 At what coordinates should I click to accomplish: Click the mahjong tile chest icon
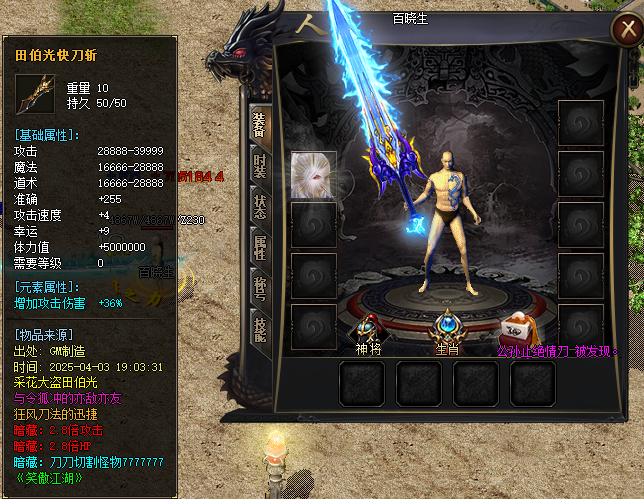(x=519, y=327)
